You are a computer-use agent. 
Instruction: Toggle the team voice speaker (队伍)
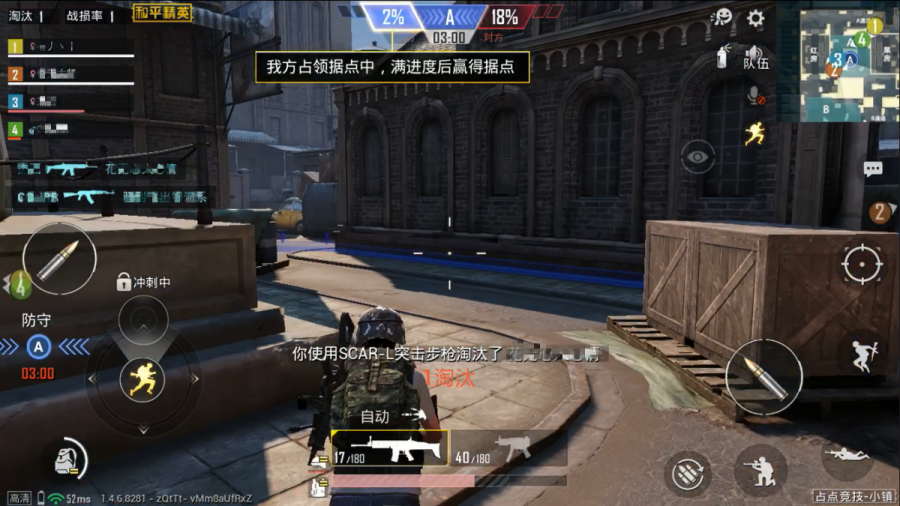(x=755, y=56)
